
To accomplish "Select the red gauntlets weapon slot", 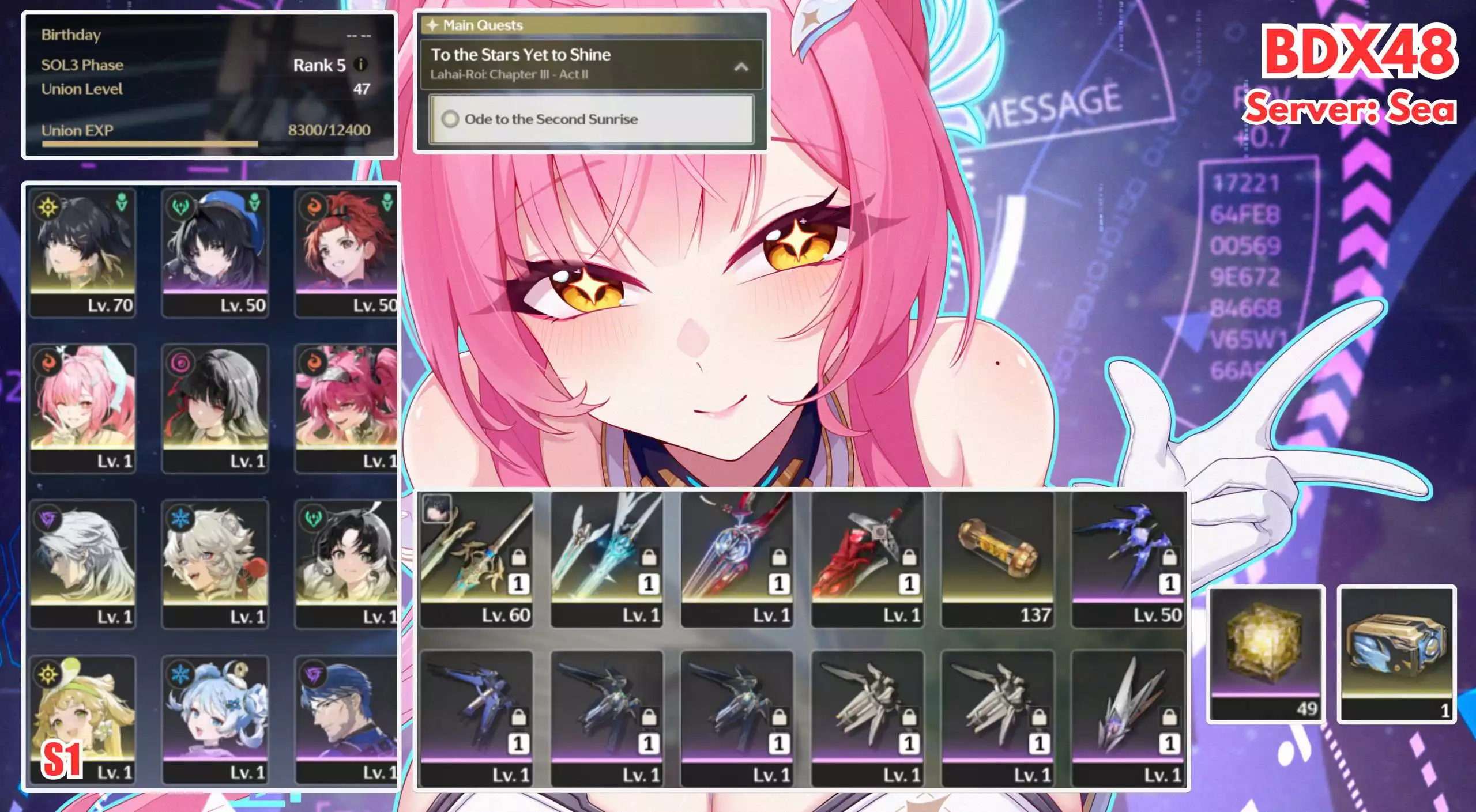I will (x=867, y=558).
